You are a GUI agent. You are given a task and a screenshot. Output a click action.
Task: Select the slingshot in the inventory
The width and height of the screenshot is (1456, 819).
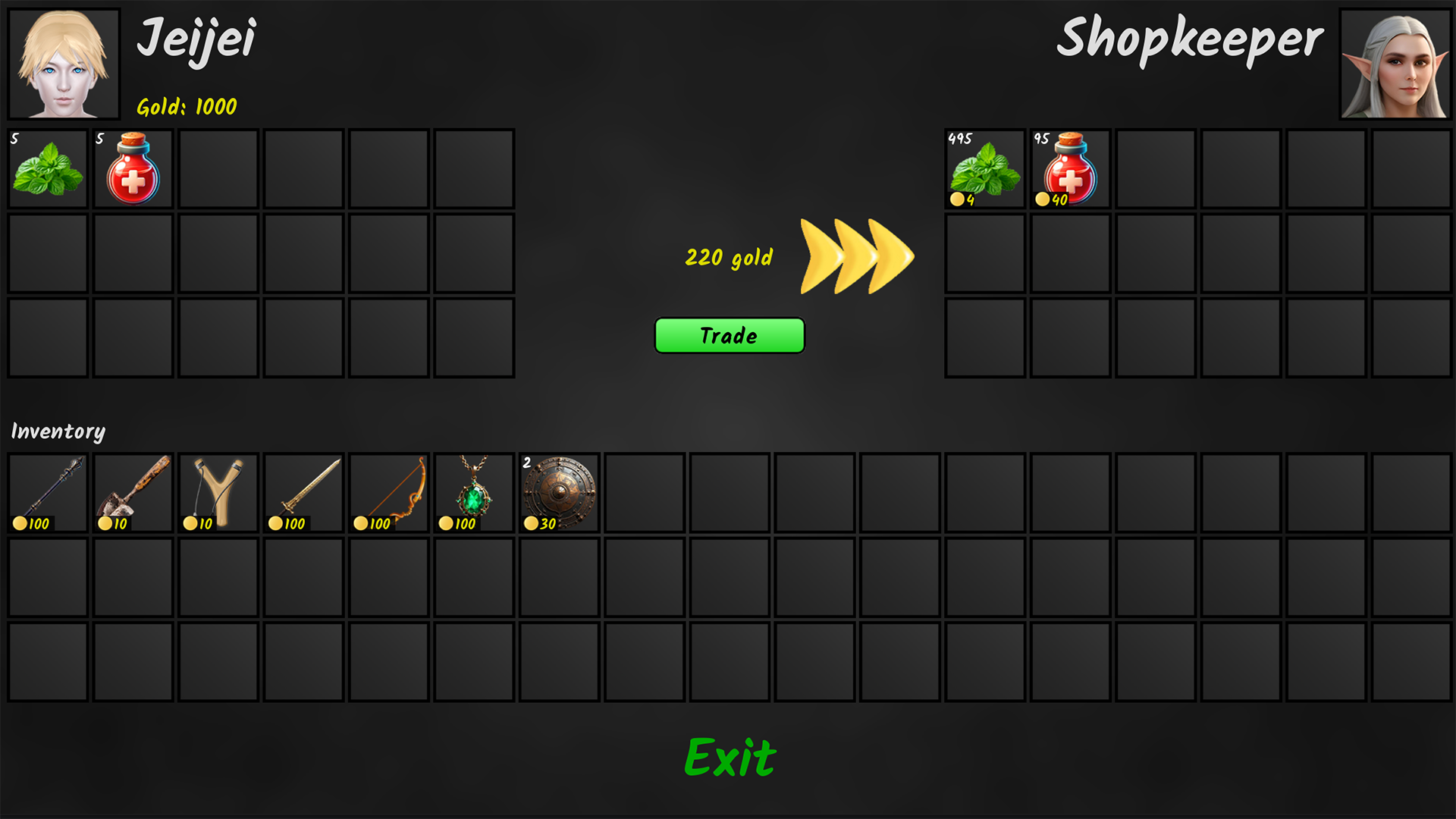pyautogui.click(x=218, y=492)
